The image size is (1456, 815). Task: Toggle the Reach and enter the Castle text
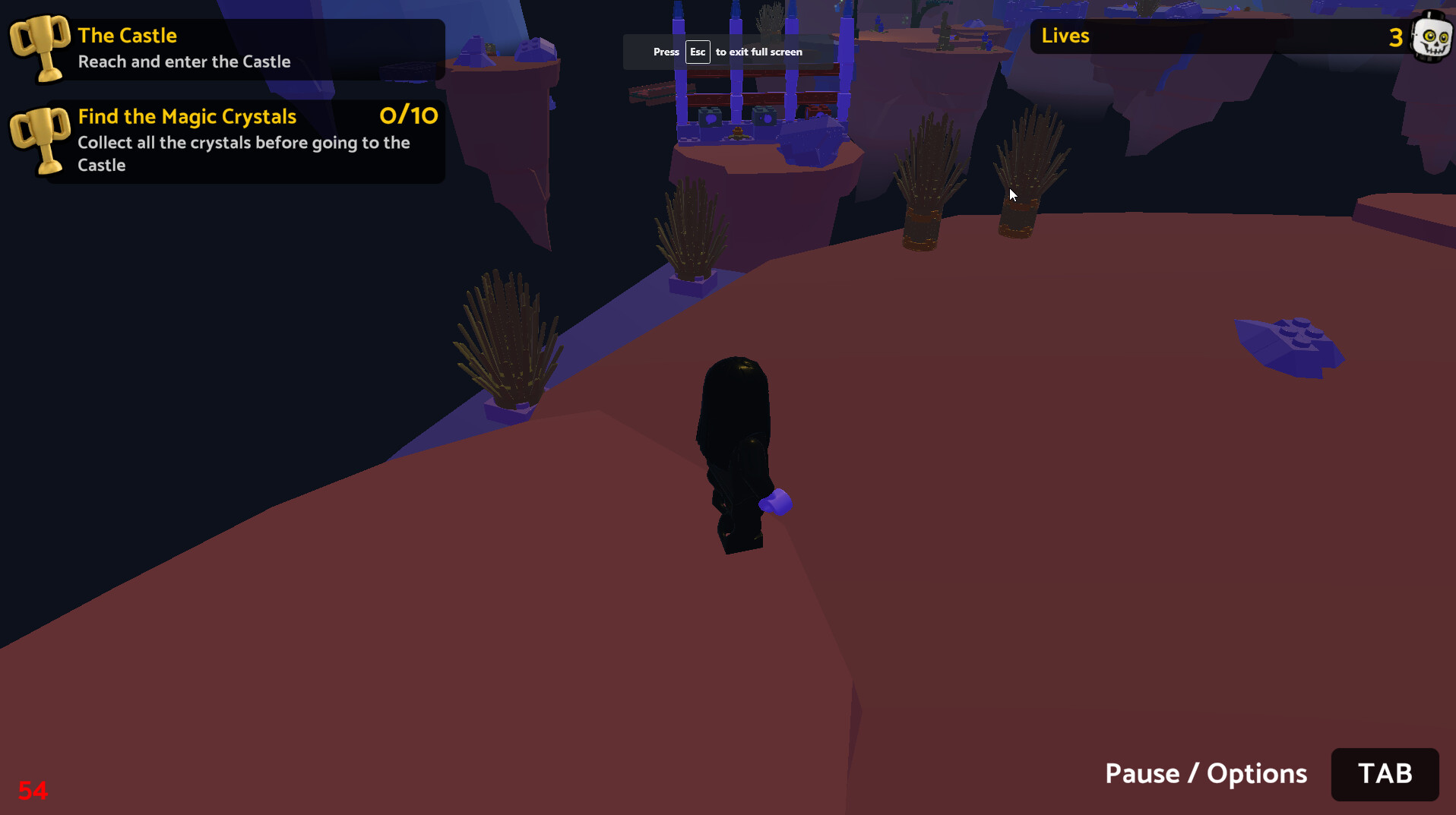[184, 62]
